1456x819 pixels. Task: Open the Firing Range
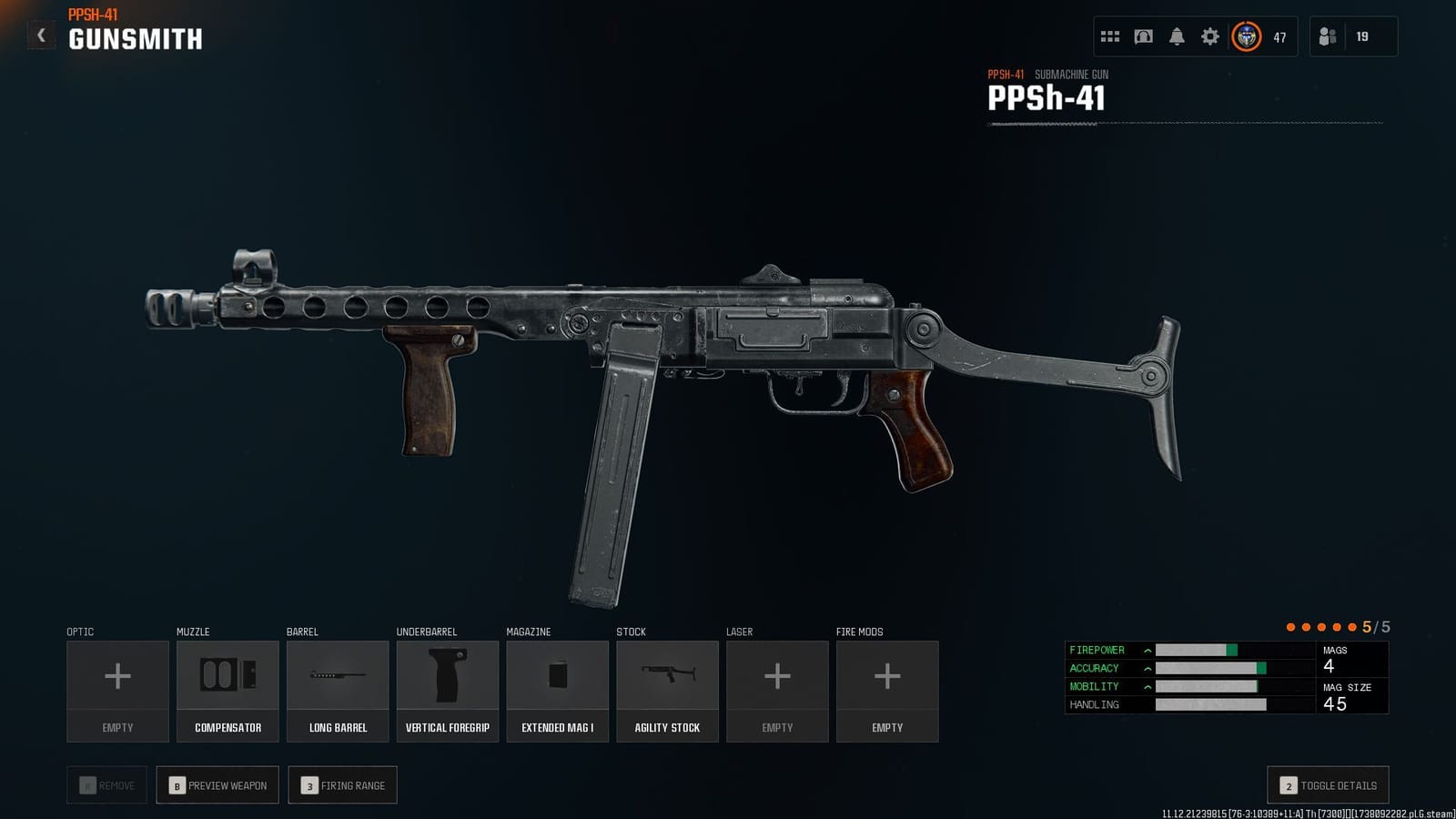[342, 784]
